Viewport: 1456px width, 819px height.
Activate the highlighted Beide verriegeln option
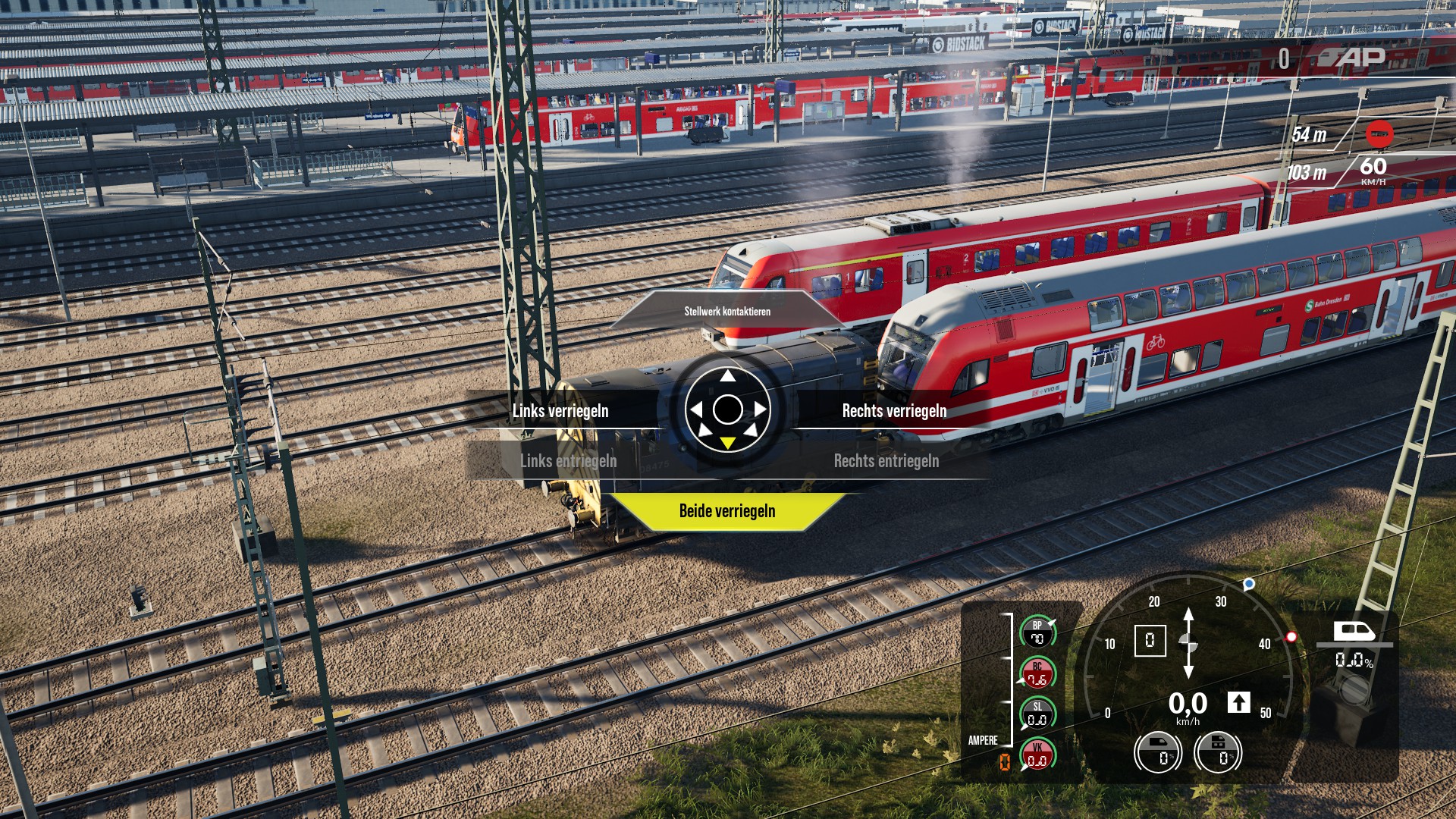(727, 511)
